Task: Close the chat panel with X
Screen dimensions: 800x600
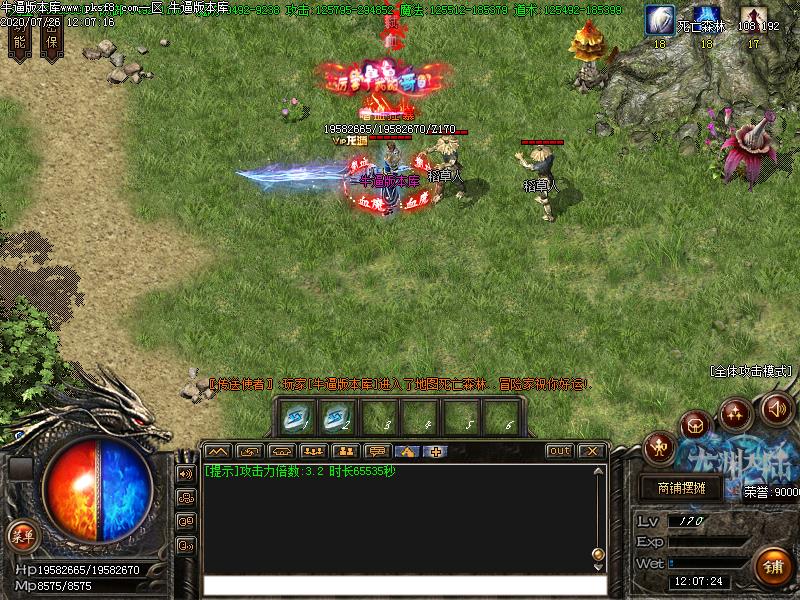Action: click(x=591, y=451)
